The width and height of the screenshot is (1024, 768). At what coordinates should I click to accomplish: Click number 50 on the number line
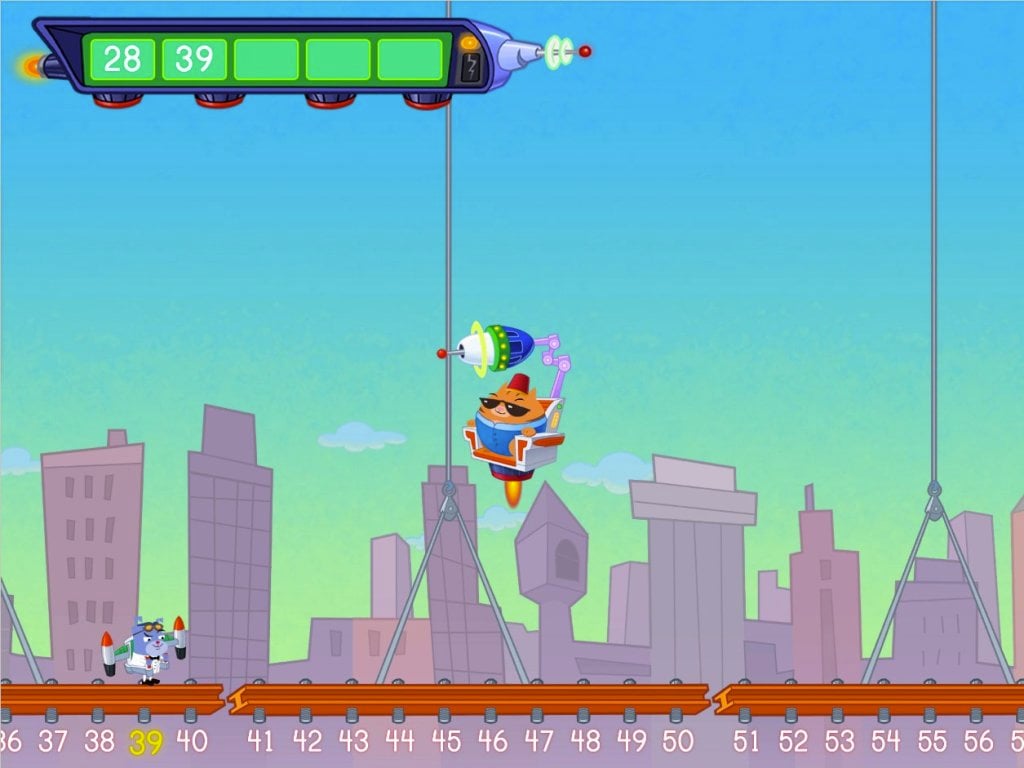point(677,741)
